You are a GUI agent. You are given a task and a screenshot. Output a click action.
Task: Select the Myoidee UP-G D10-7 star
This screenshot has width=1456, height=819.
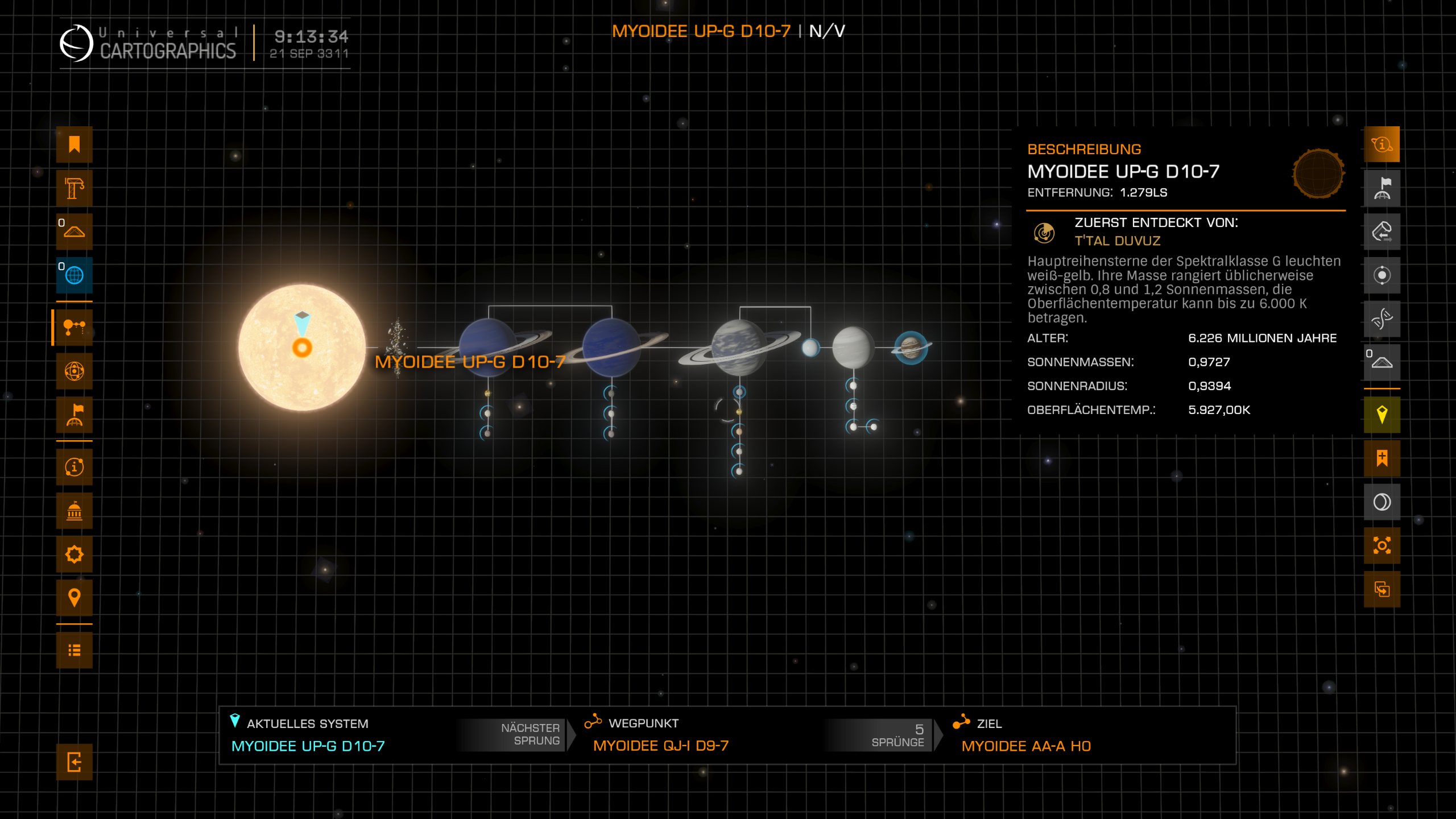coord(301,348)
